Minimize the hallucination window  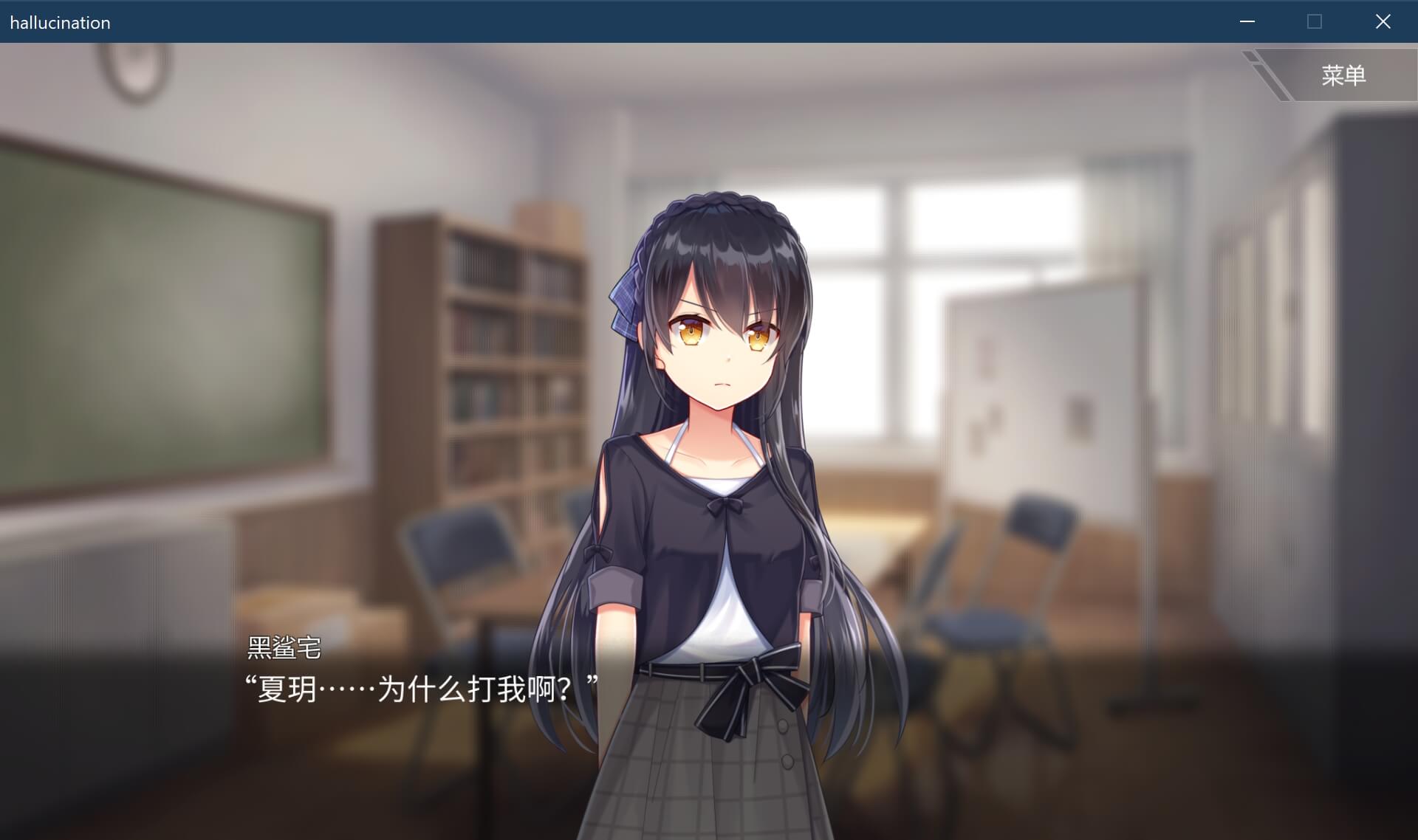coord(1248,22)
